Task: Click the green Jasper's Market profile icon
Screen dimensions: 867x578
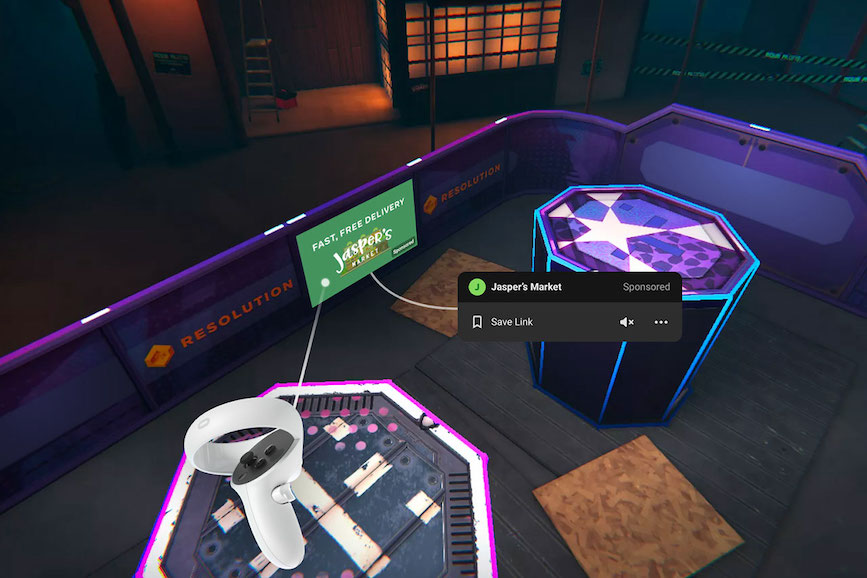Action: pos(477,287)
